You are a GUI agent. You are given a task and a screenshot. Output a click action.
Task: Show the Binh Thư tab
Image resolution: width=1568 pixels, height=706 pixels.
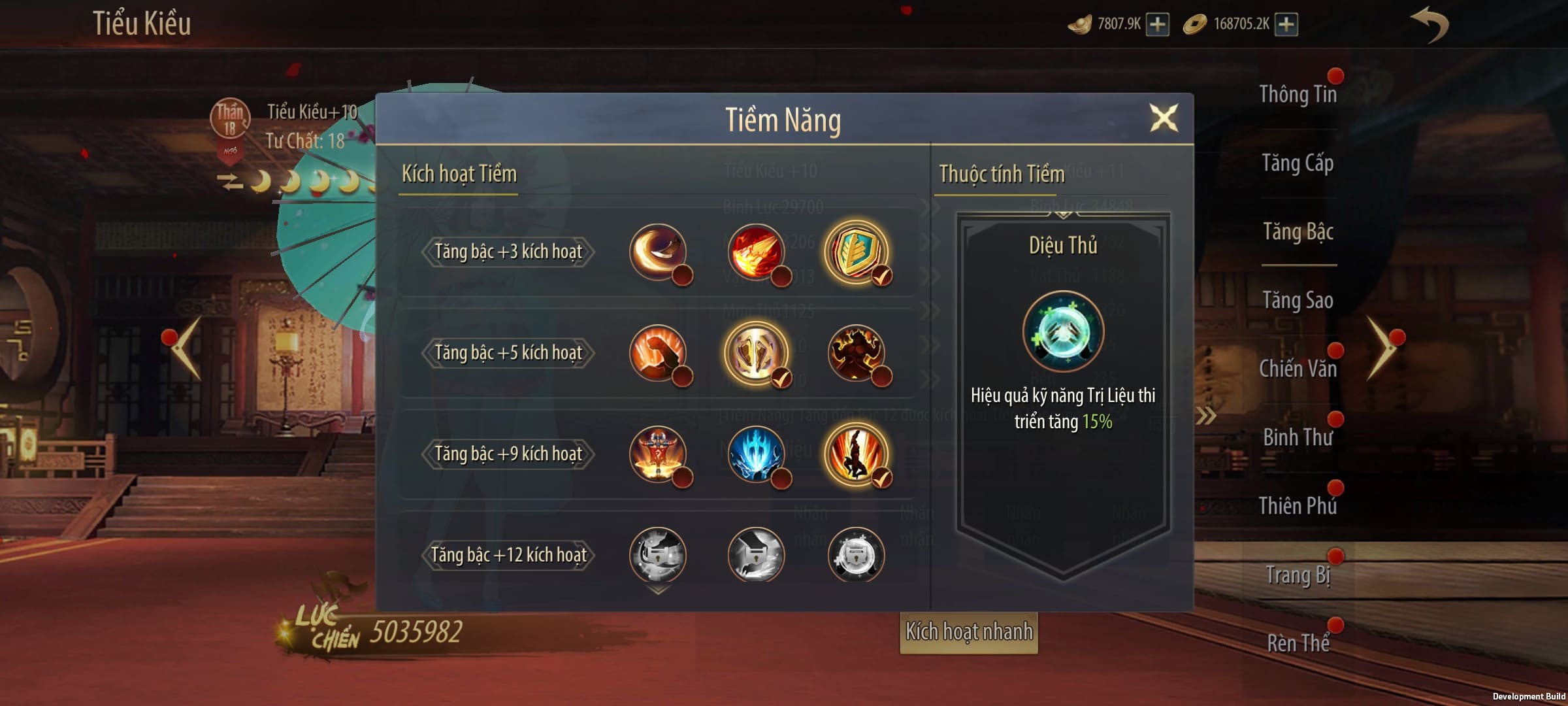1298,438
